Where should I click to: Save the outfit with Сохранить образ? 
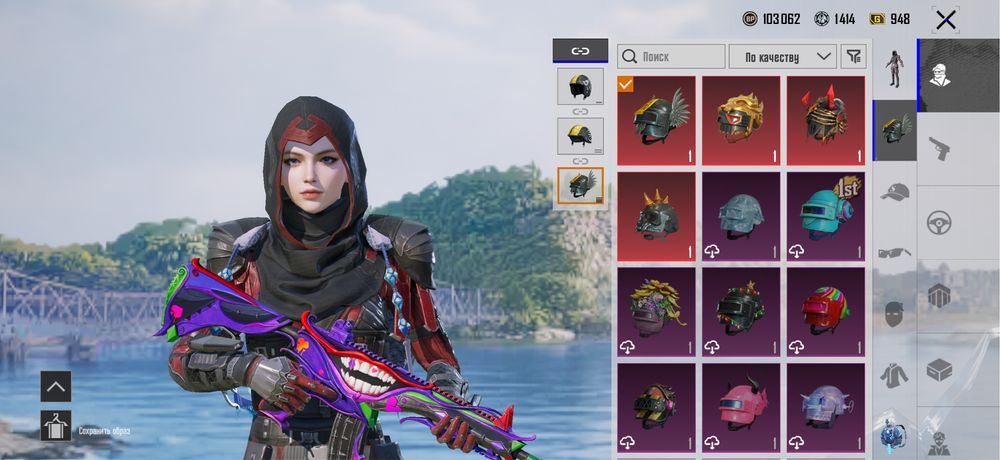coord(56,426)
